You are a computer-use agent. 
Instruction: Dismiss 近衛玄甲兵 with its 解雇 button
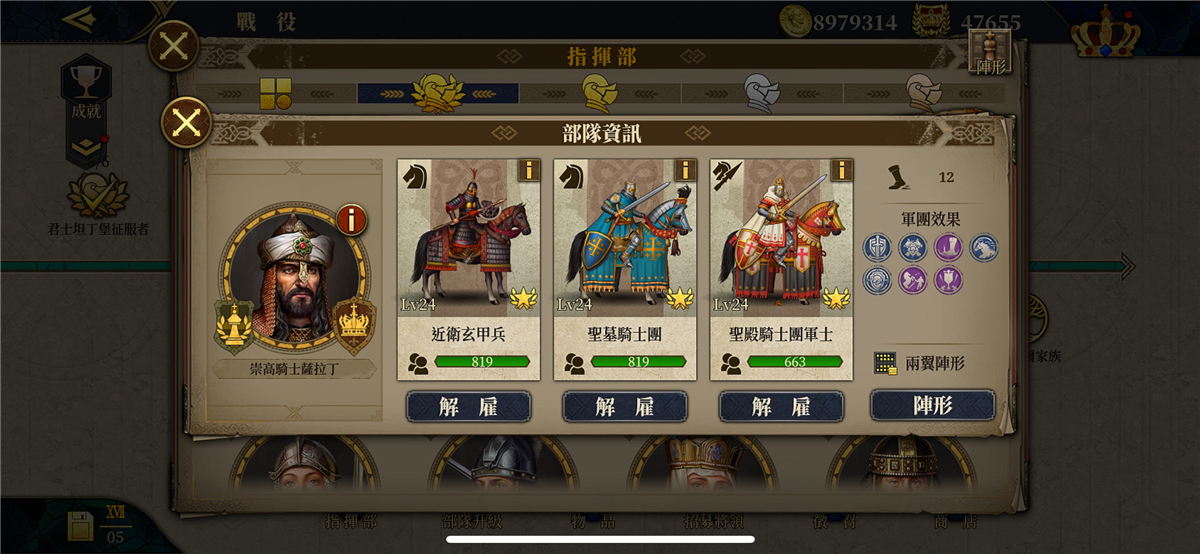point(468,406)
